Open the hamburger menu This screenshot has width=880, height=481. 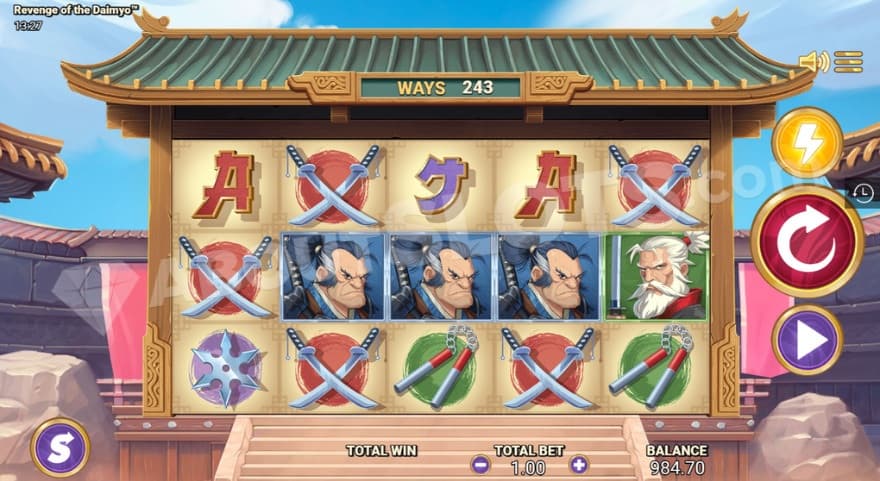[848, 62]
